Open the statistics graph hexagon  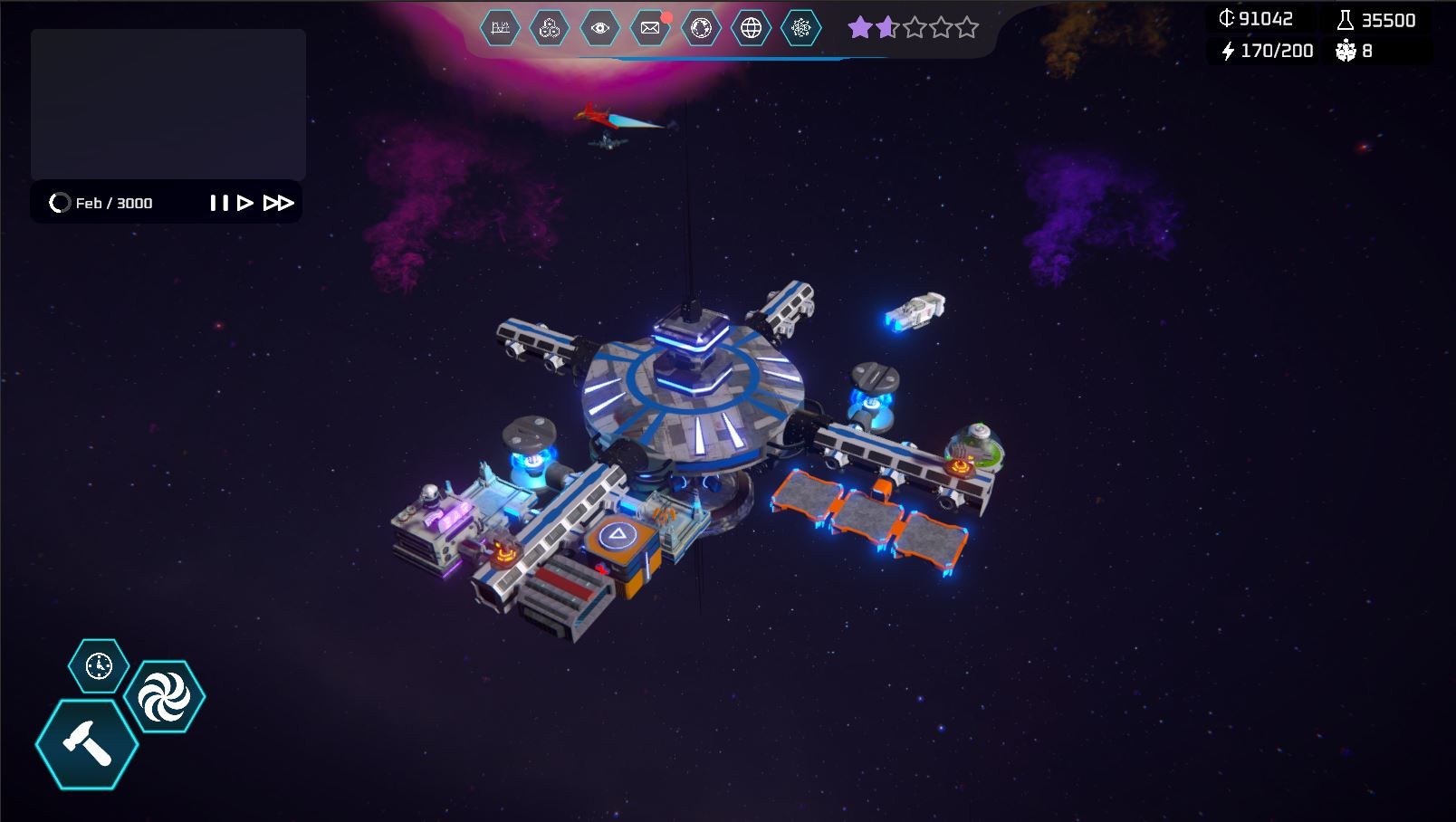(500, 28)
